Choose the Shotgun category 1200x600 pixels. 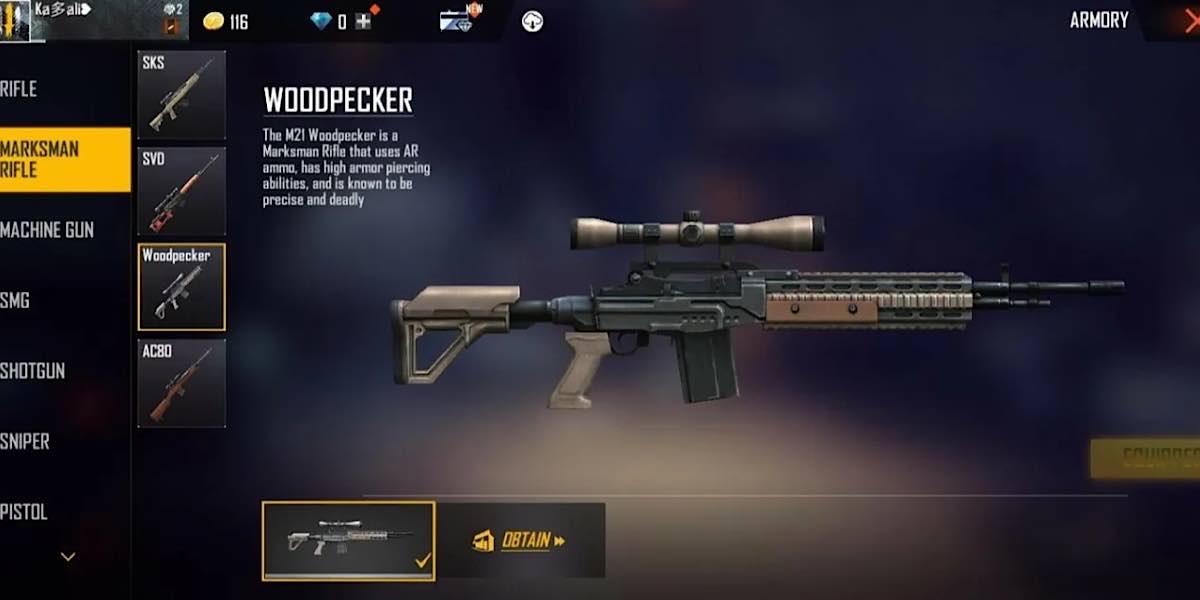(x=34, y=371)
